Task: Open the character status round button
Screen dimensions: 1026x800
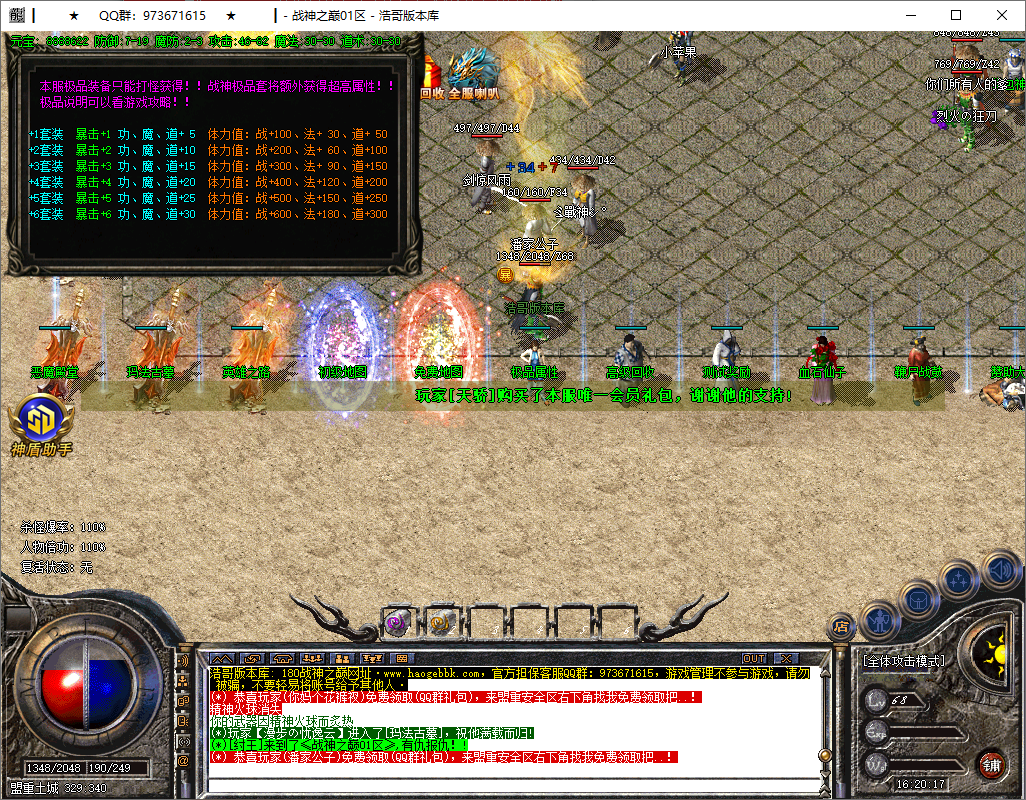Action: pos(877,620)
